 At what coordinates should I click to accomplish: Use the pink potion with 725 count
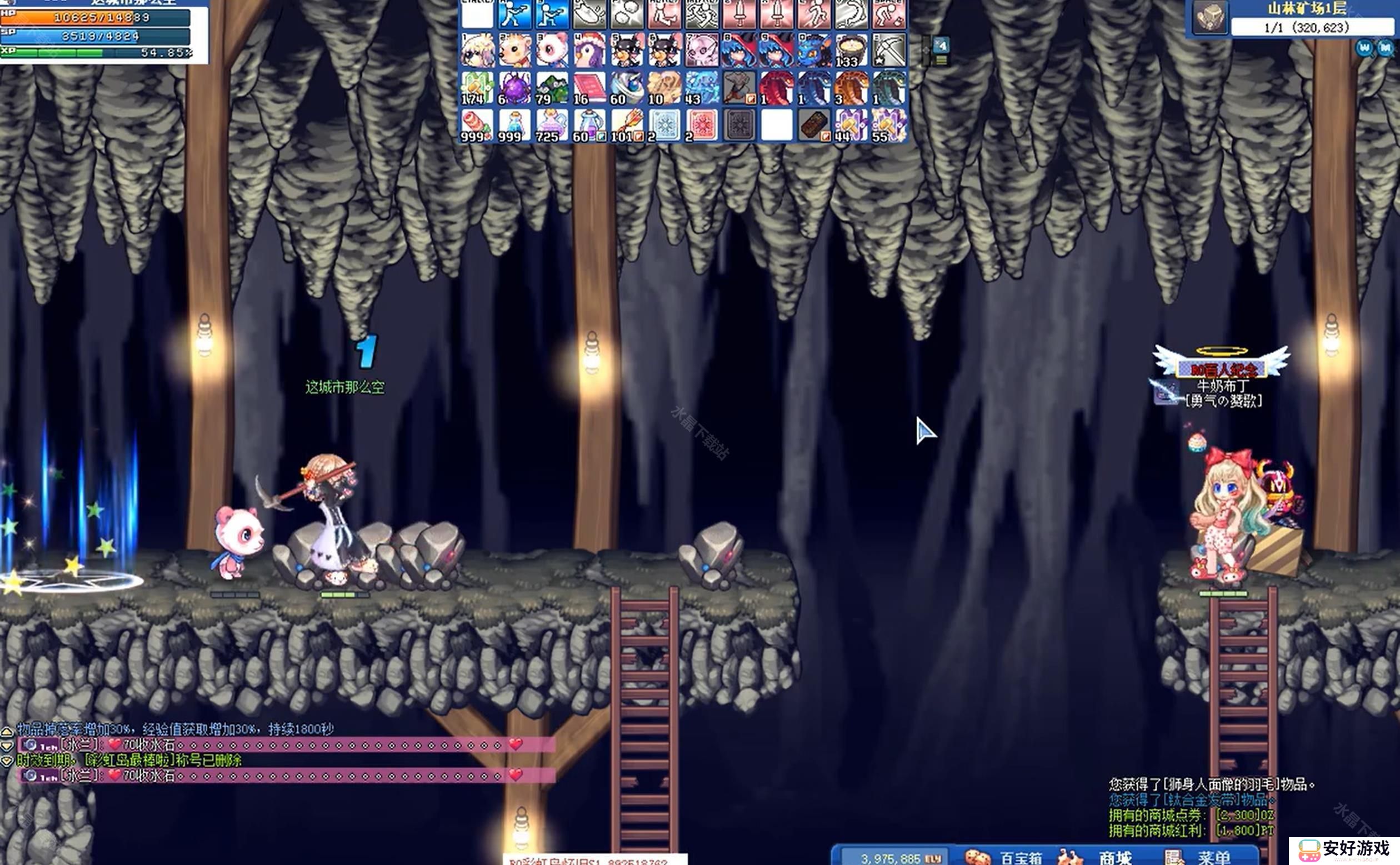[552, 126]
